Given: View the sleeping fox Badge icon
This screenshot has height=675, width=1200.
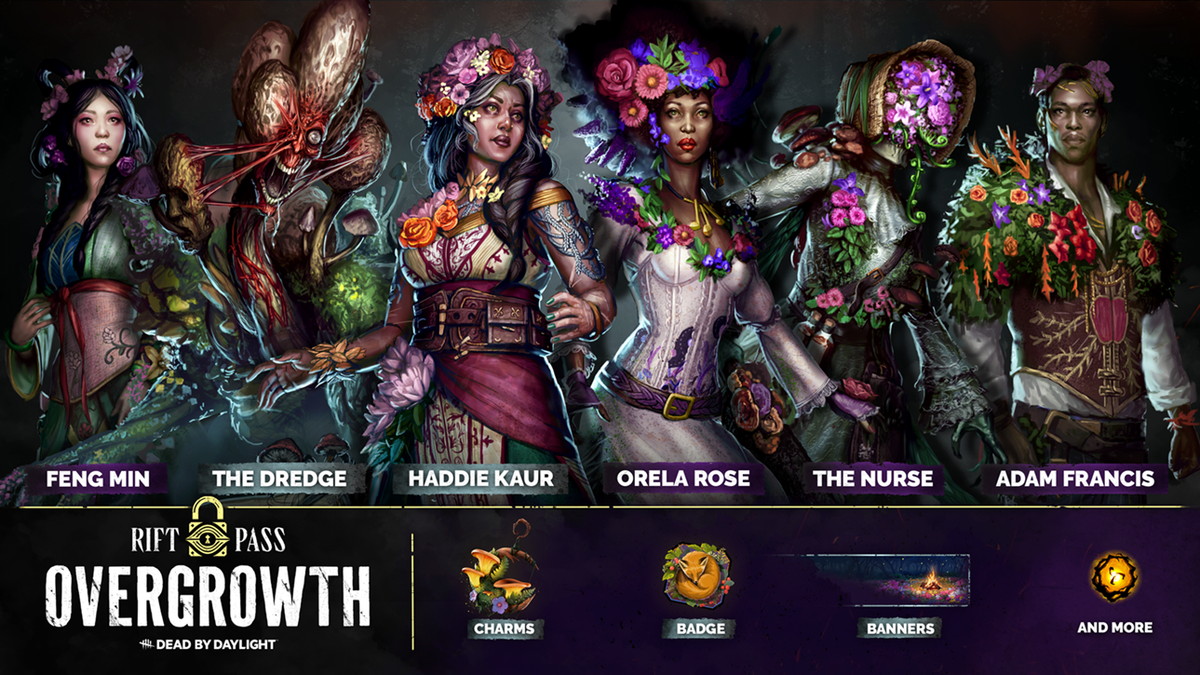Looking at the screenshot, I should pyautogui.click(x=697, y=577).
